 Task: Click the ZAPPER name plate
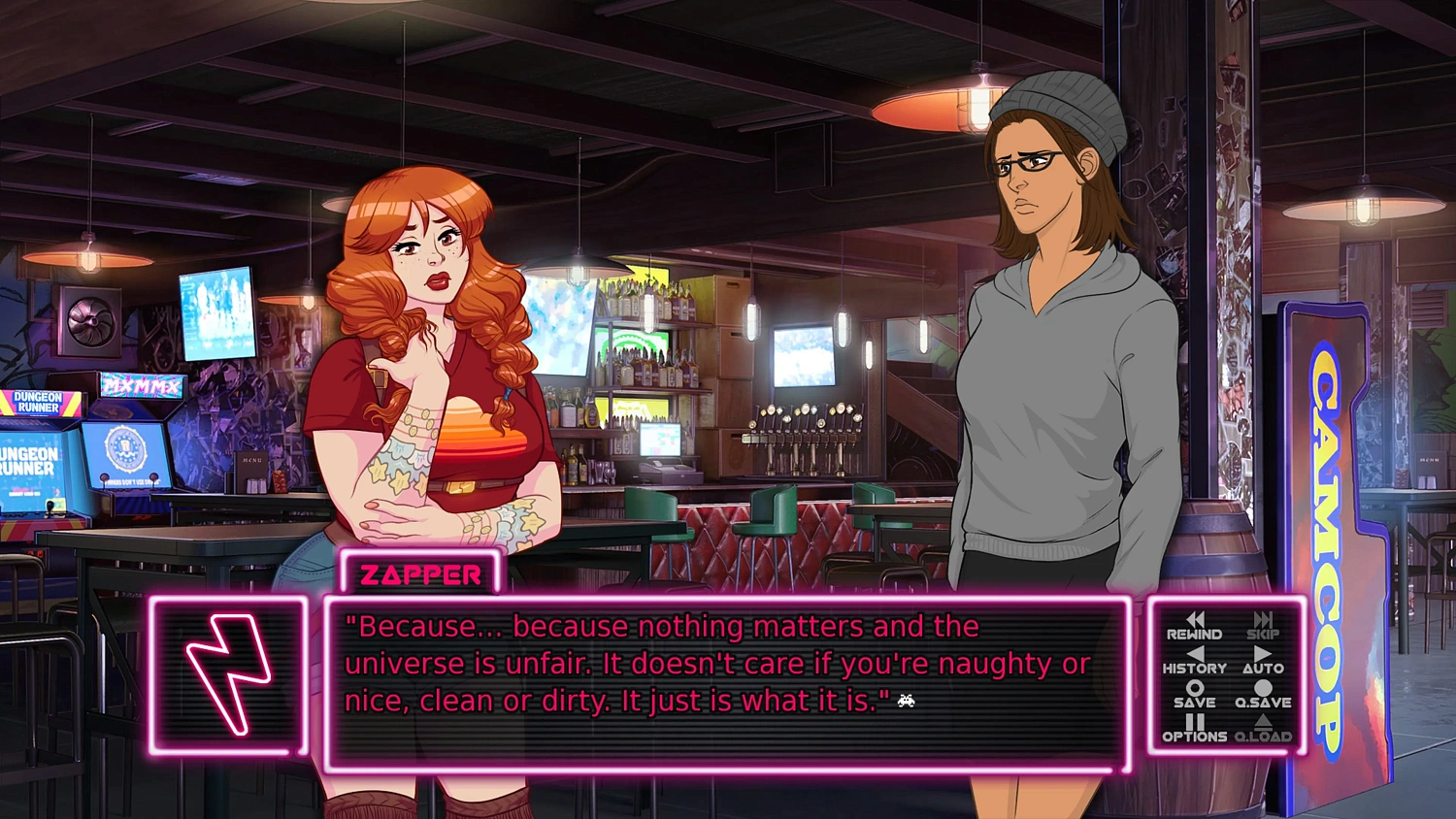pos(420,574)
